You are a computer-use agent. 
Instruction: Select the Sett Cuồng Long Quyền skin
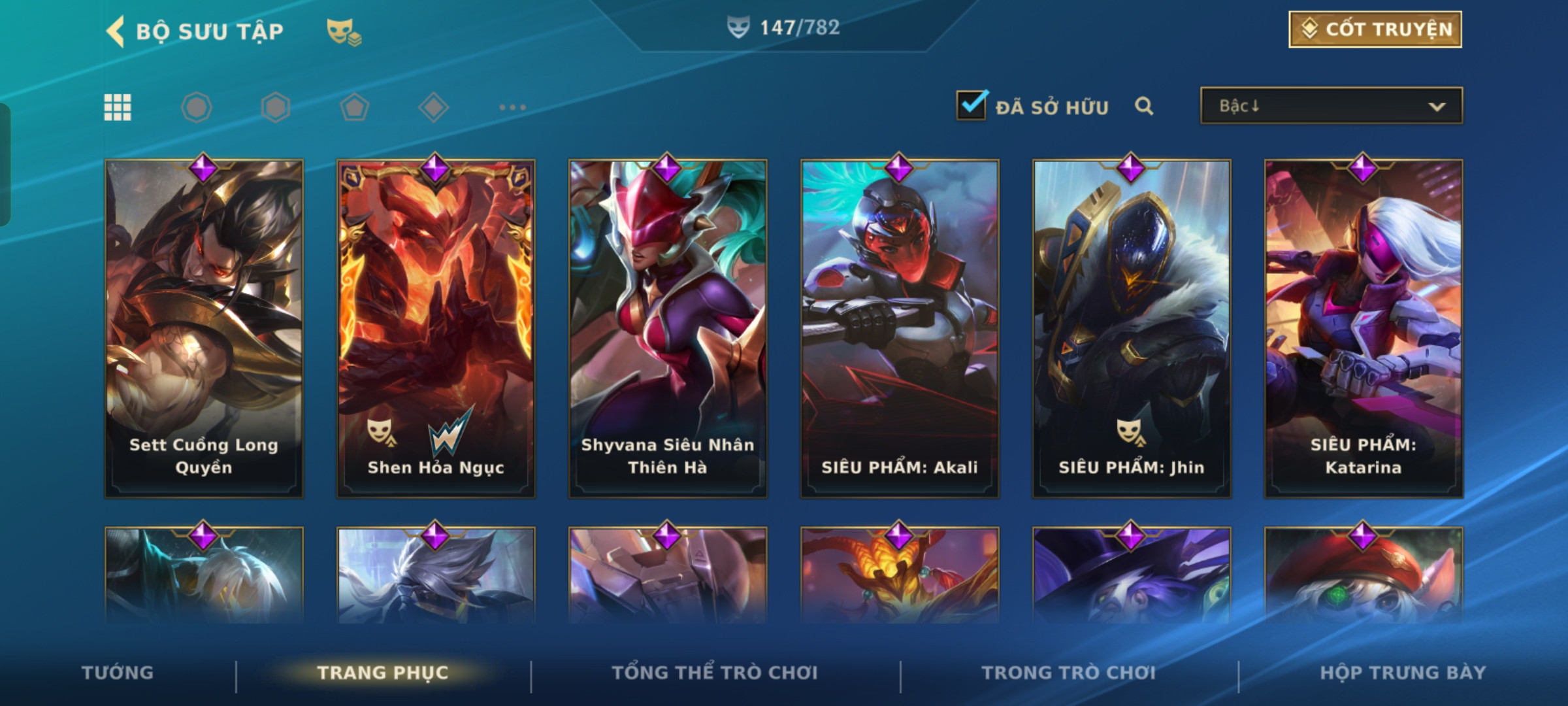point(204,327)
